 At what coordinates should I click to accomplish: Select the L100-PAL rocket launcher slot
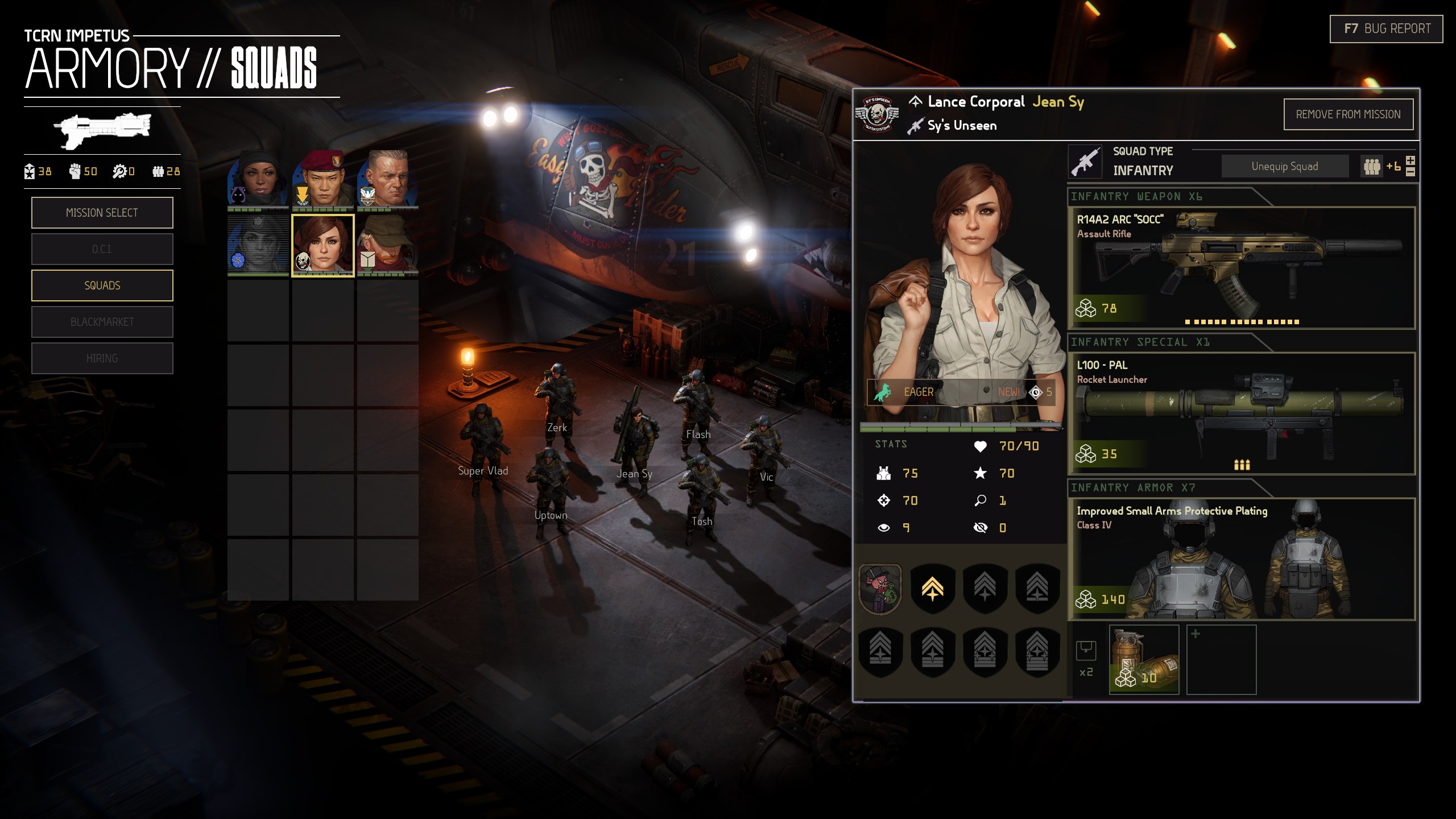[x=1241, y=413]
